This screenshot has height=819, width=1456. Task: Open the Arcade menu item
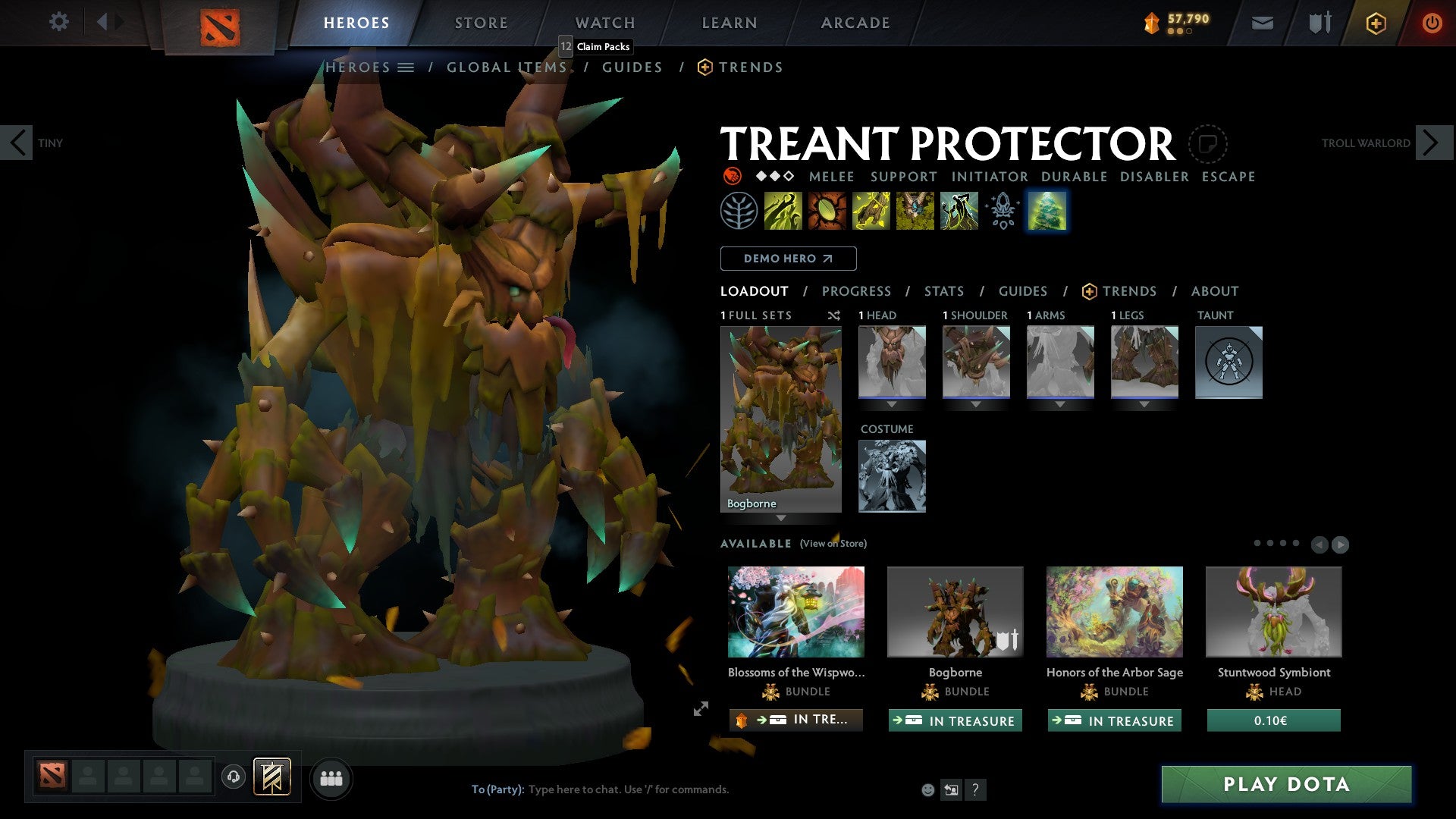(855, 22)
